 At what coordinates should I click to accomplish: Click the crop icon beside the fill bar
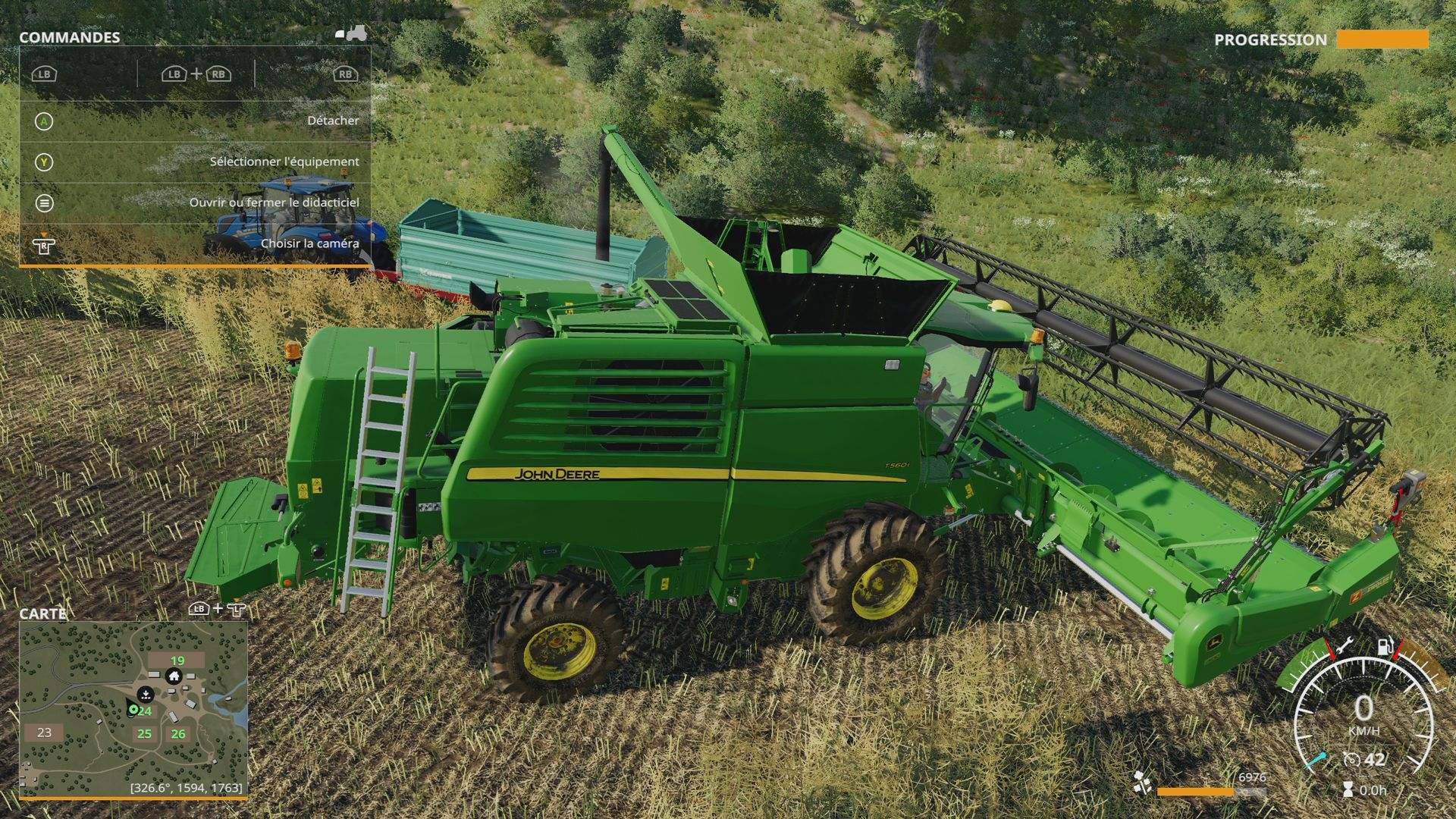coord(1142,783)
